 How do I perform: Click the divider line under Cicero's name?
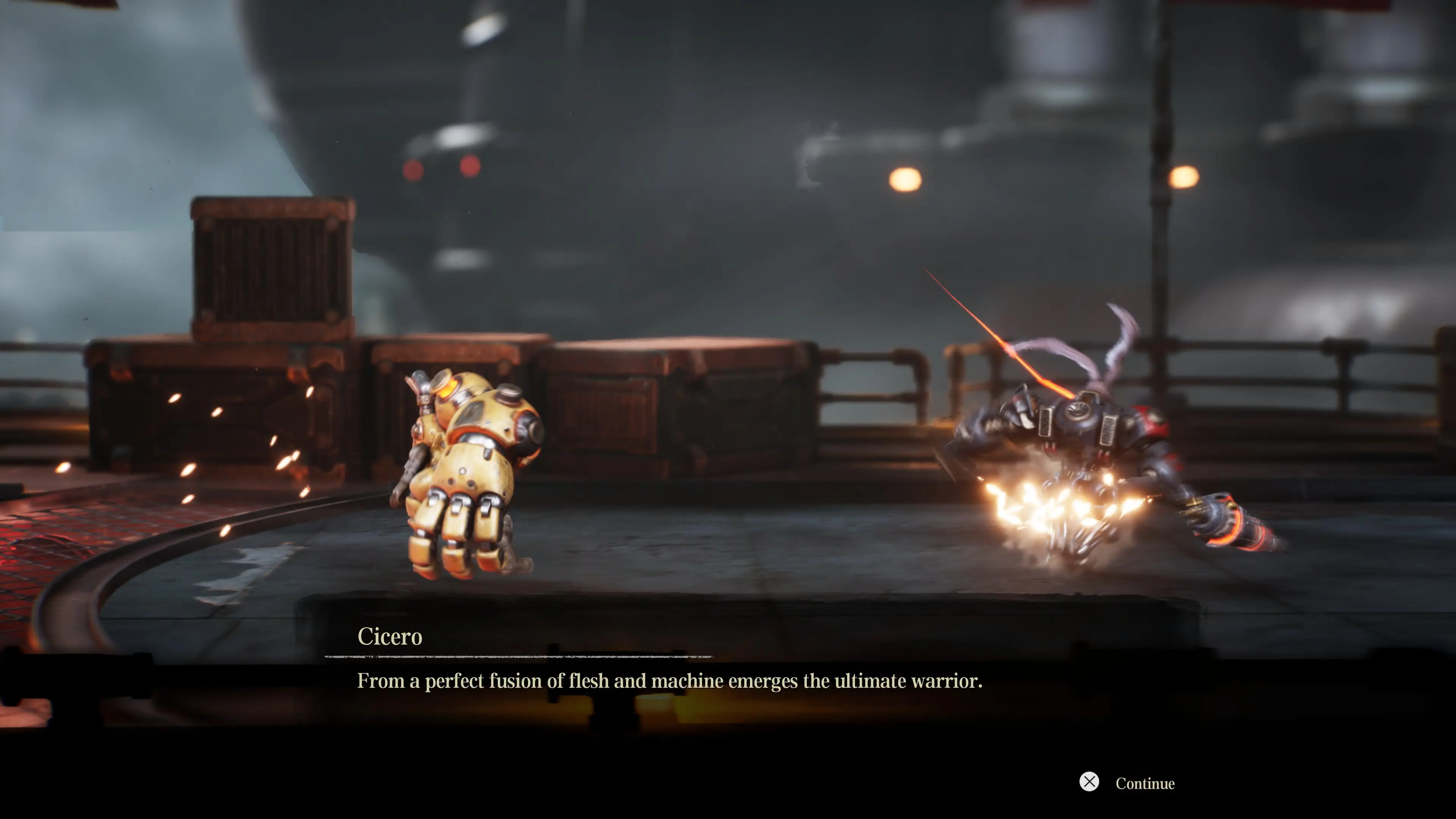point(520,657)
